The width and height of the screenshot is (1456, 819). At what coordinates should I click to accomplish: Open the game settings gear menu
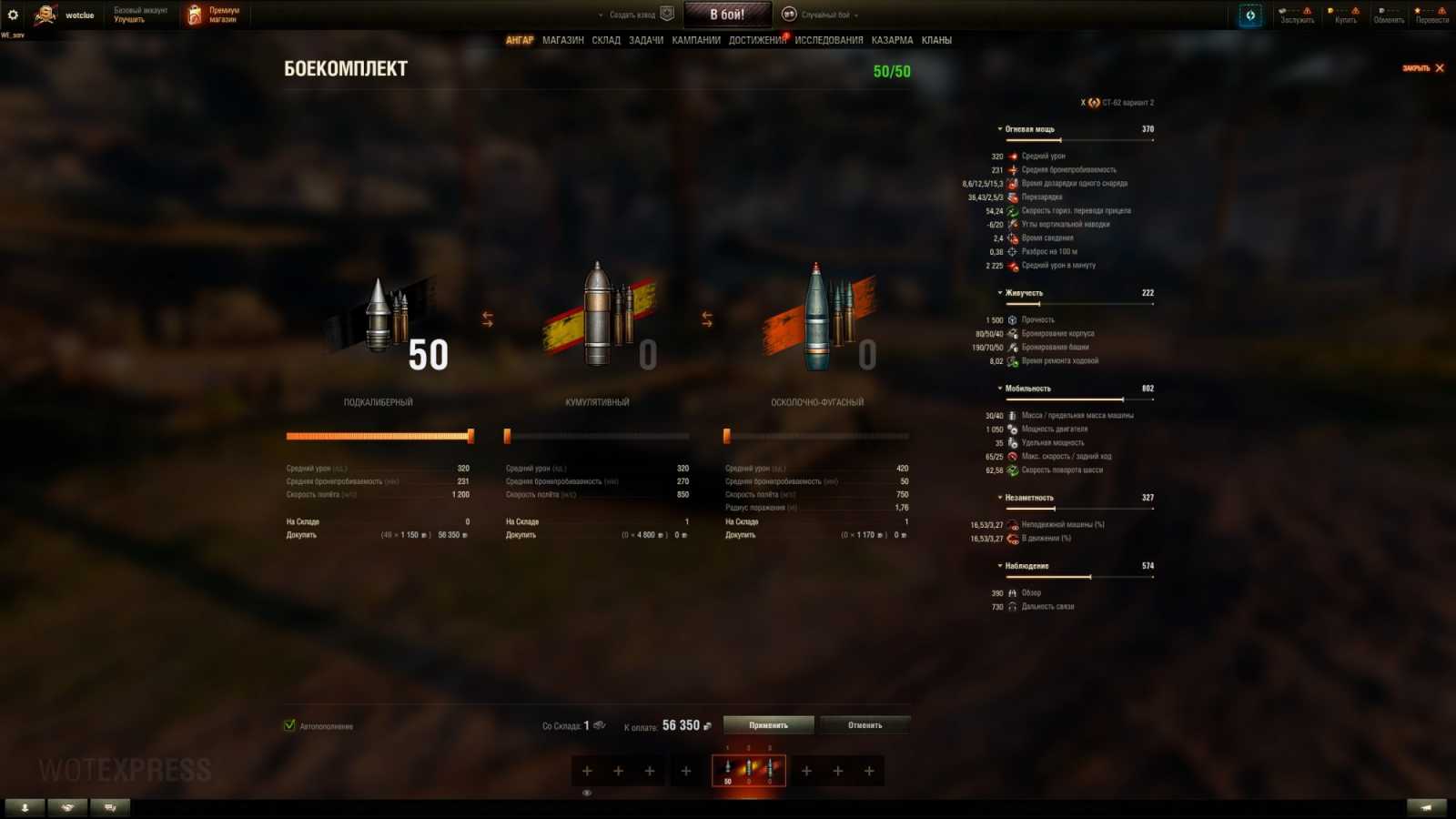tap(13, 13)
